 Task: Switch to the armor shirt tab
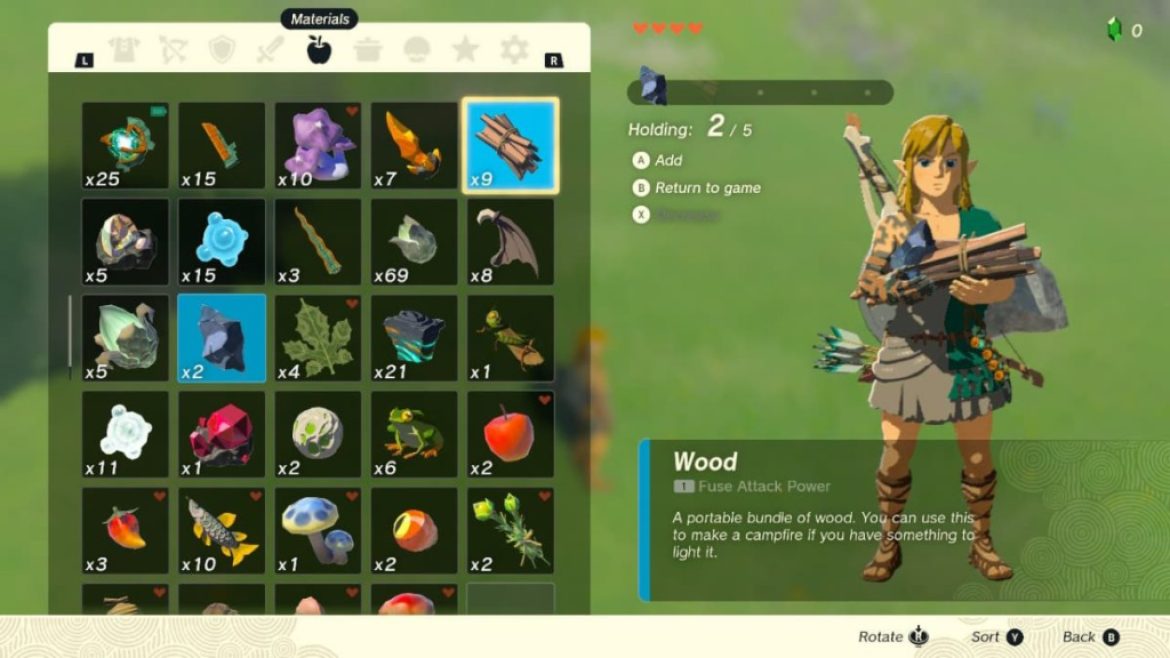click(125, 50)
